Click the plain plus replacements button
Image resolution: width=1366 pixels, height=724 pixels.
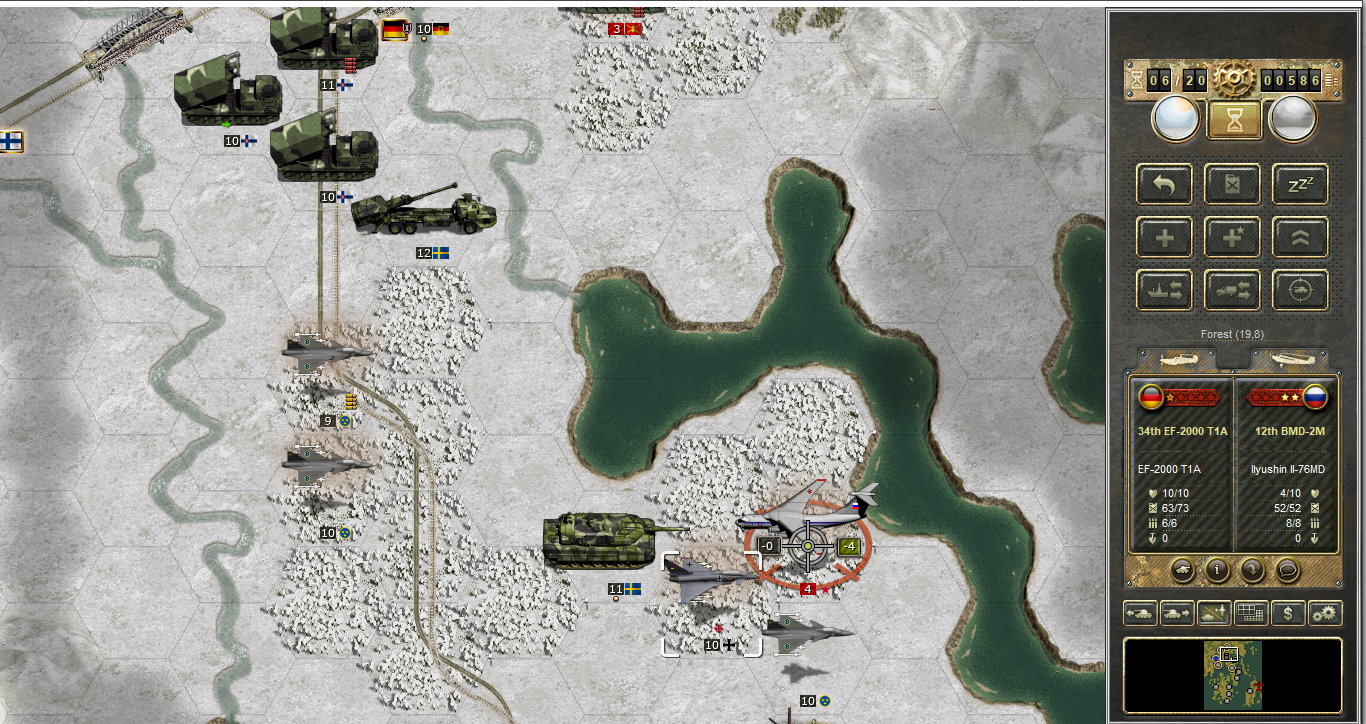point(1164,237)
